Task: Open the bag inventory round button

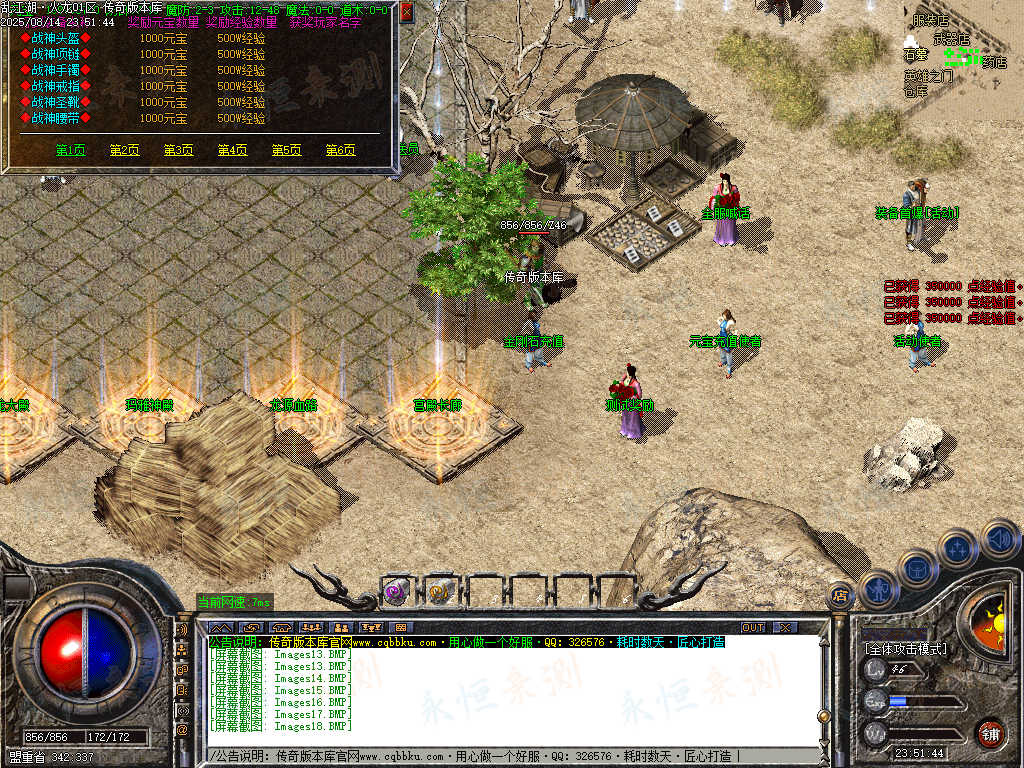Action: (917, 569)
